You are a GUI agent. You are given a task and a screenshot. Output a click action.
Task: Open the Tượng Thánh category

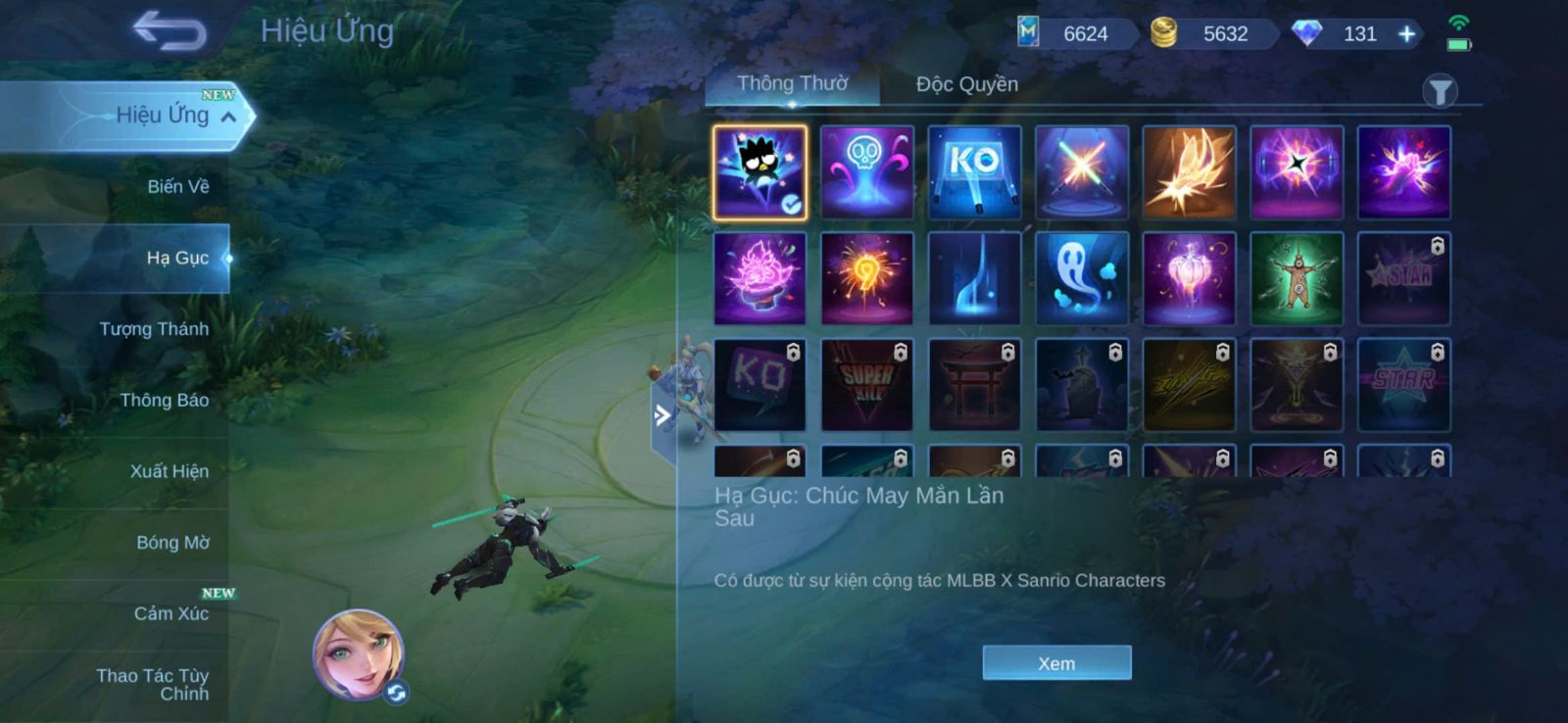point(154,329)
